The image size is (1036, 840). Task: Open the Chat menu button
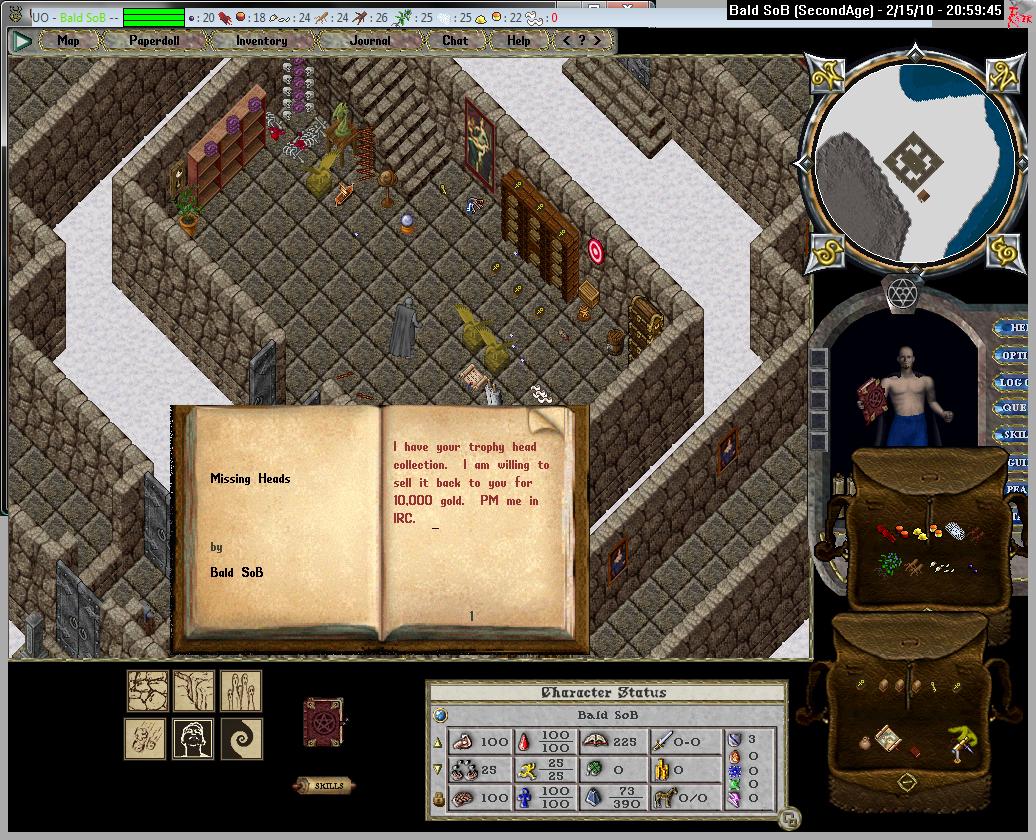click(x=455, y=41)
